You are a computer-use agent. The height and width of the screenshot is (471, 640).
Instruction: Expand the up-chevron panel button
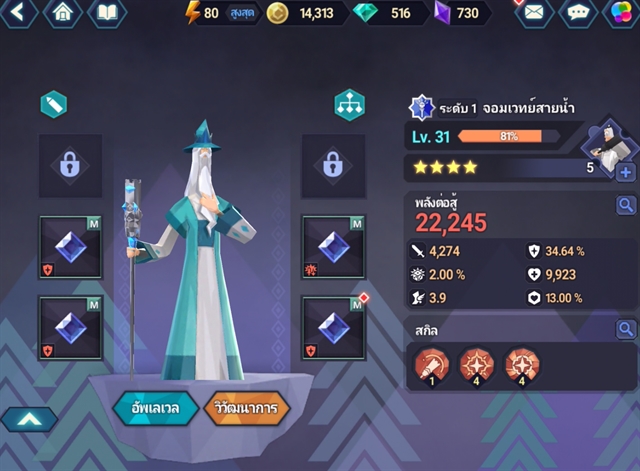[28, 420]
